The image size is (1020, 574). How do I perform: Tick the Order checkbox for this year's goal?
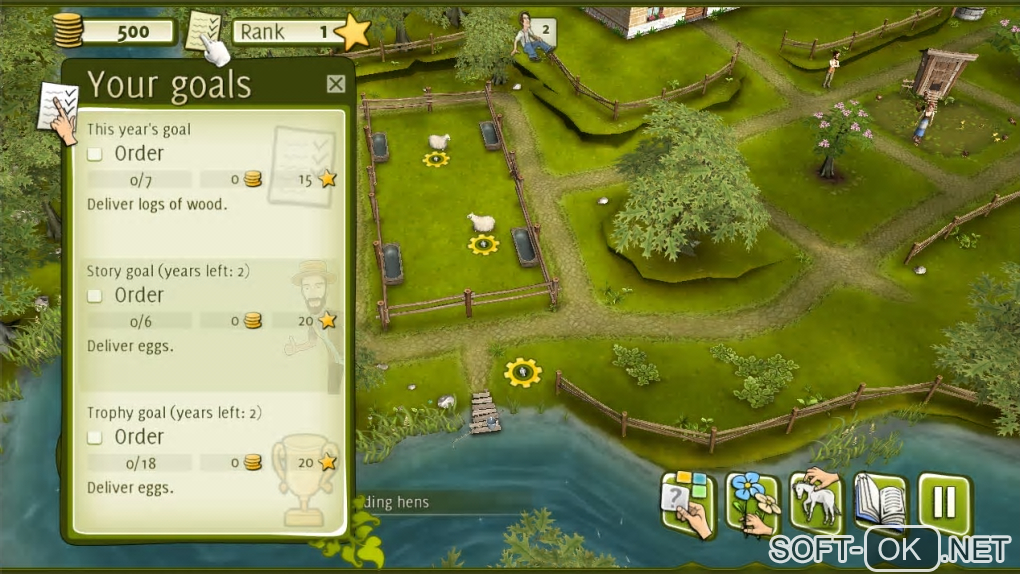(x=95, y=154)
